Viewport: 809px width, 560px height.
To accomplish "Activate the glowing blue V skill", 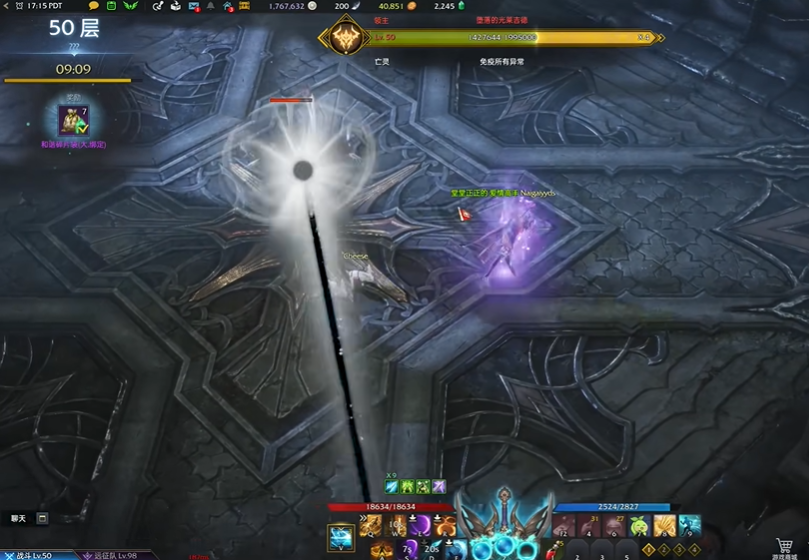I will click(x=341, y=537).
